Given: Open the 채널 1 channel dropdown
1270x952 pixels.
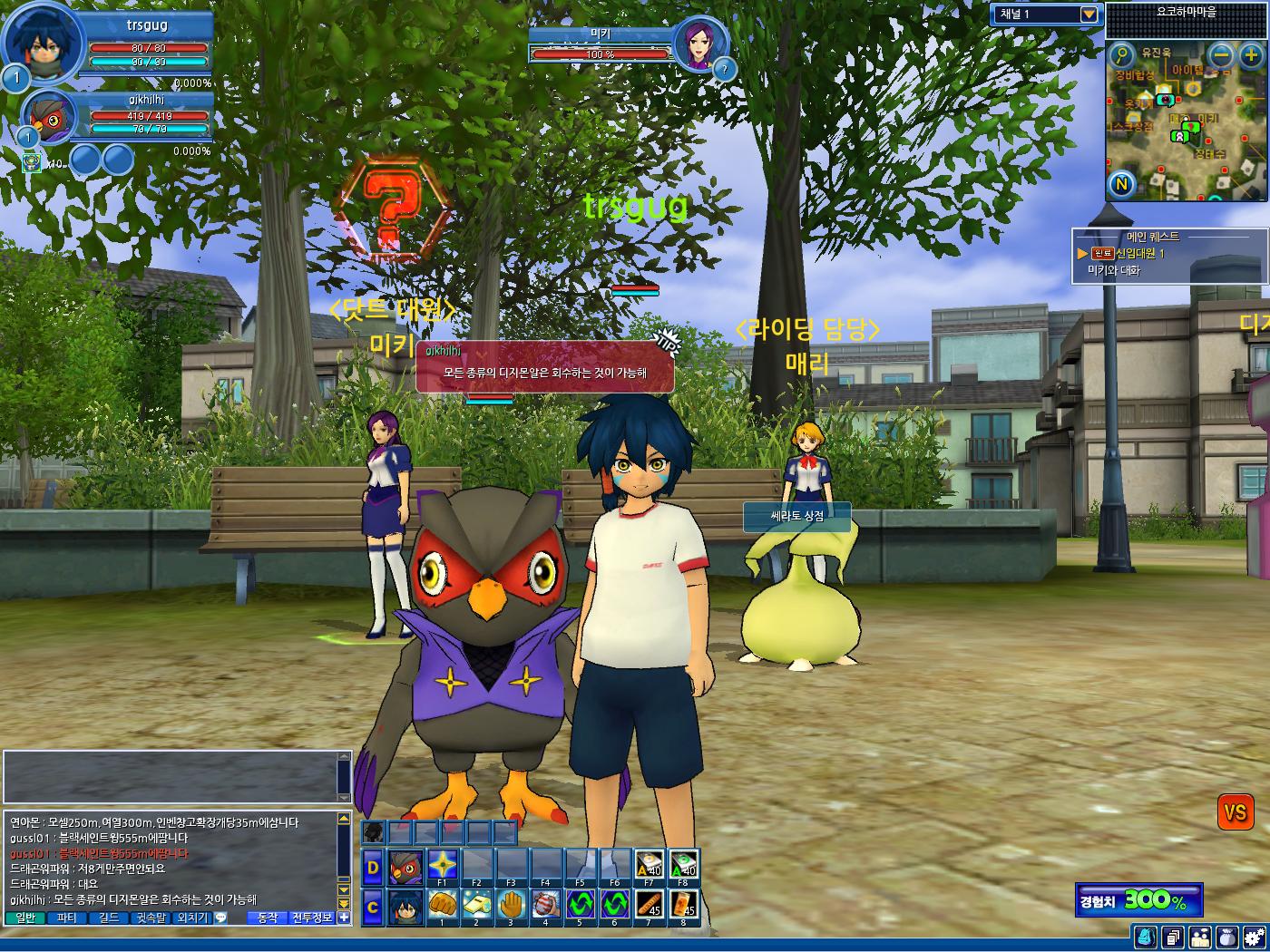Looking at the screenshot, I should point(1089,15).
